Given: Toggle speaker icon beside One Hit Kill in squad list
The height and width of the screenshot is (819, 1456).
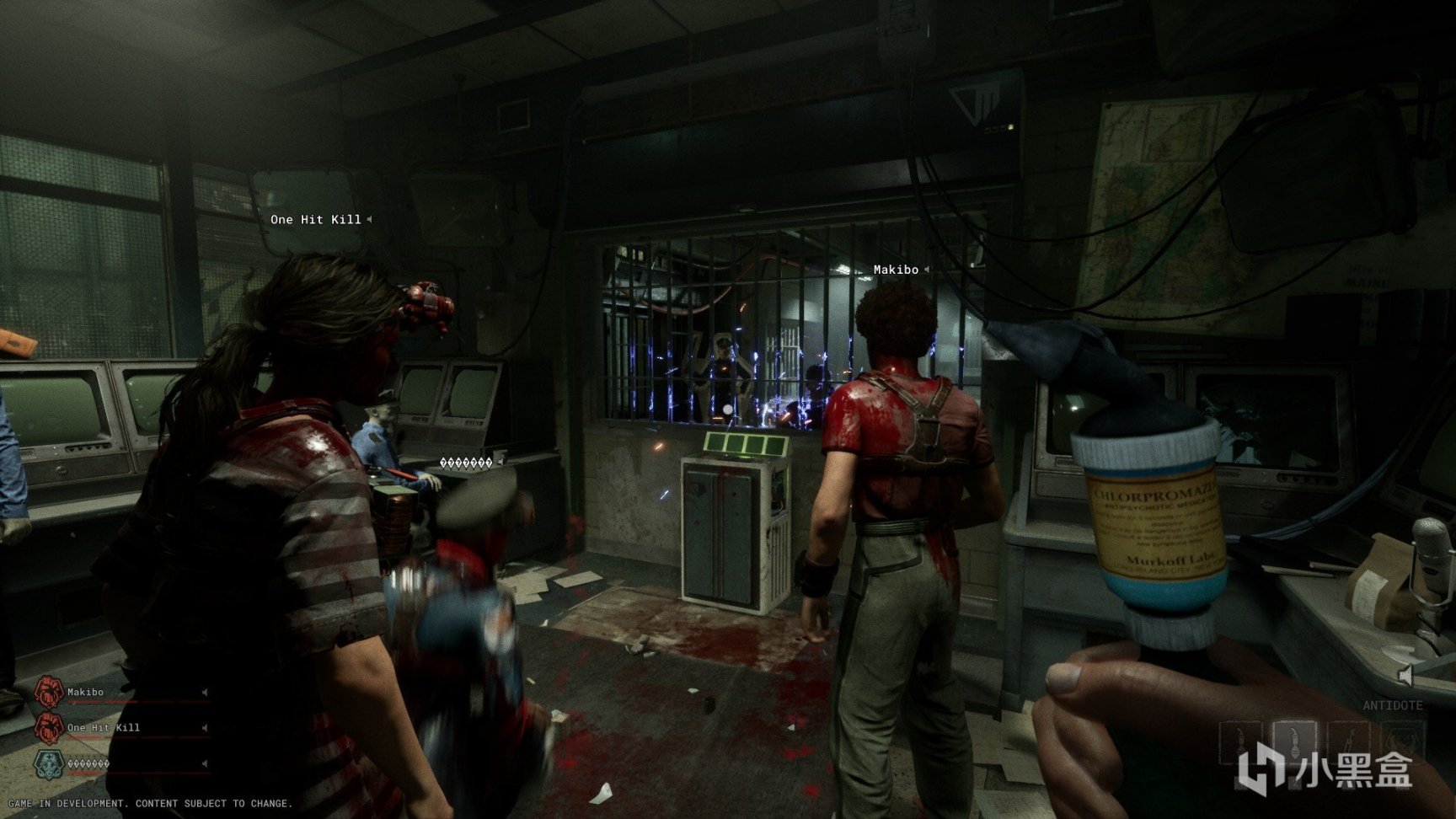Looking at the screenshot, I should 204,728.
